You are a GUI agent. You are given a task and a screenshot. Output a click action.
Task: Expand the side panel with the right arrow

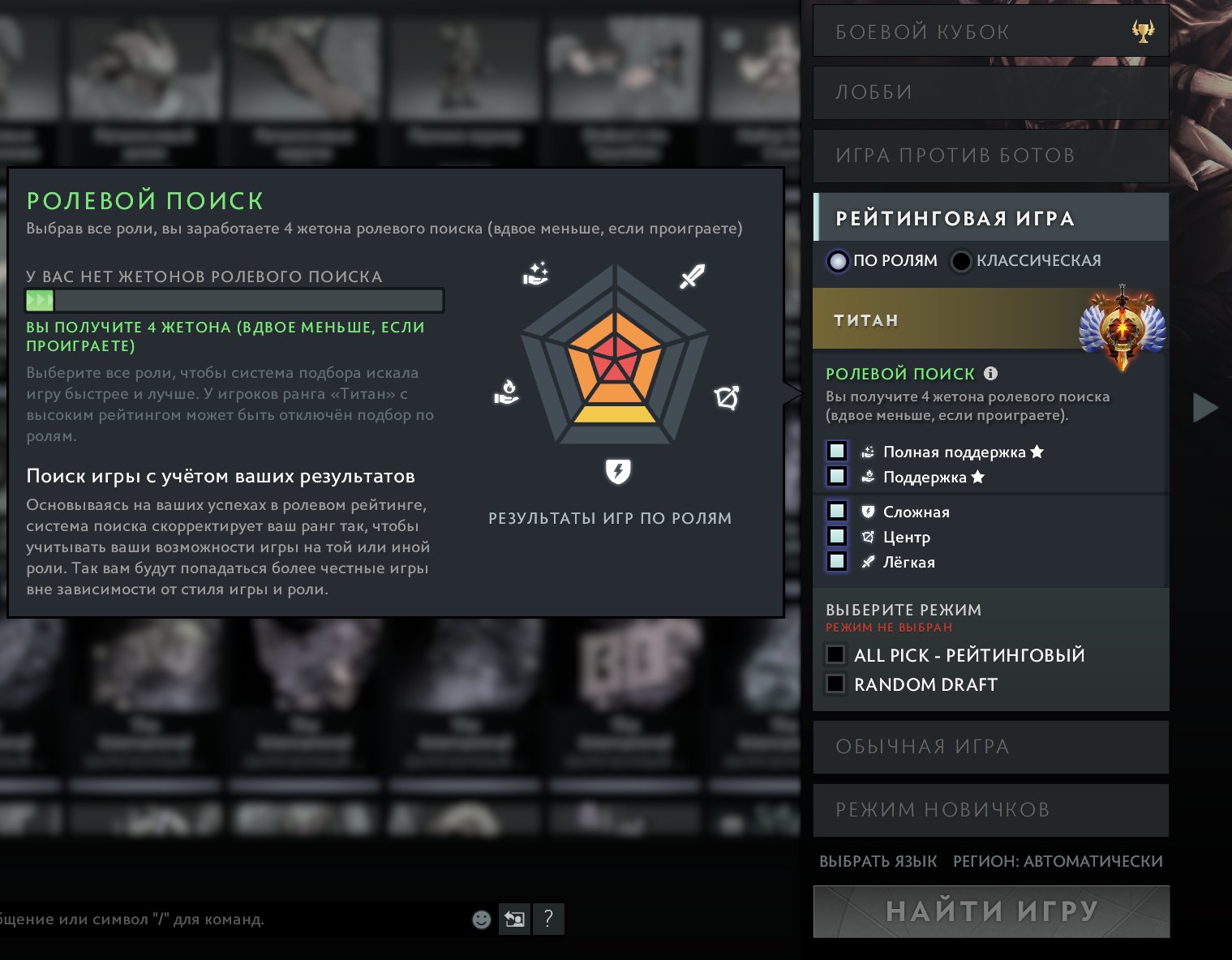point(1203,409)
